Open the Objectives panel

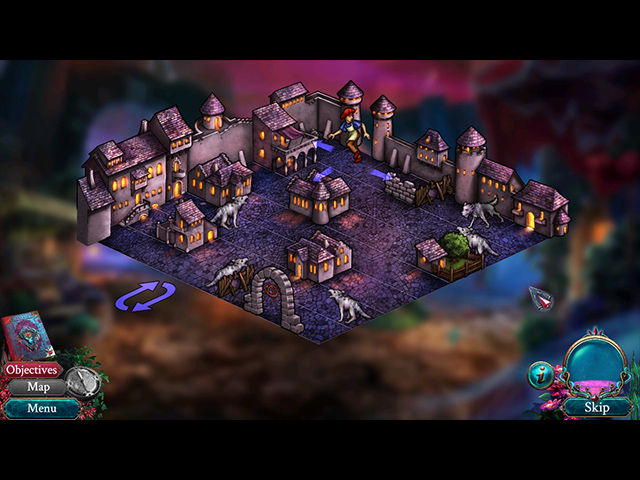click(30, 369)
